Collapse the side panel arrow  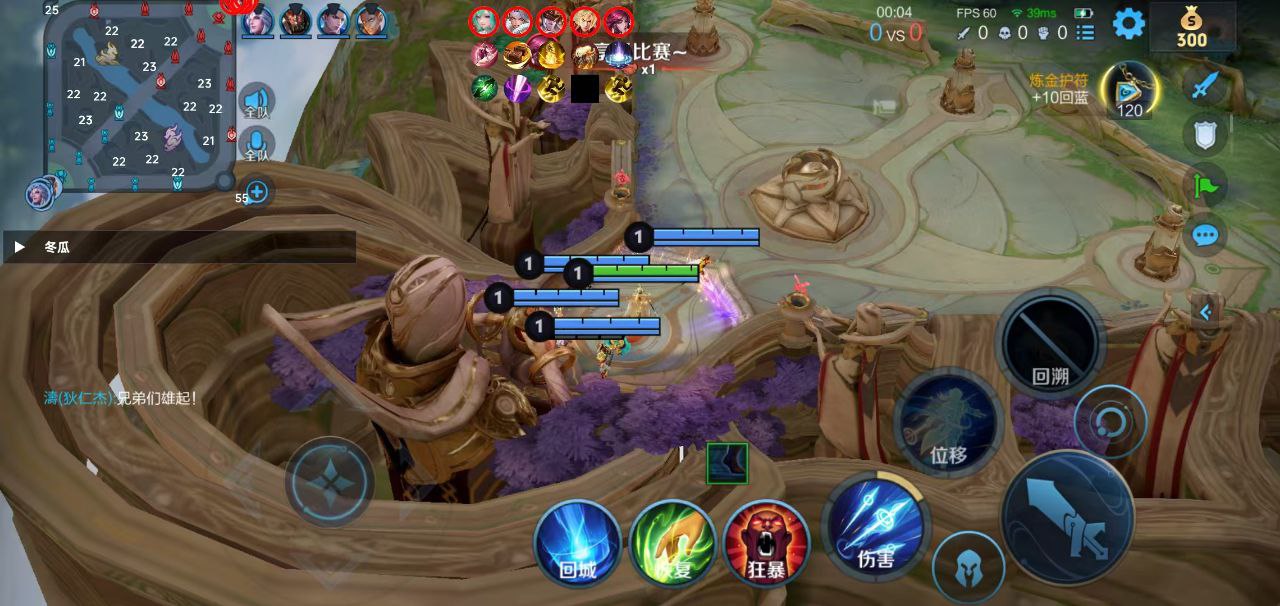[x=1206, y=312]
